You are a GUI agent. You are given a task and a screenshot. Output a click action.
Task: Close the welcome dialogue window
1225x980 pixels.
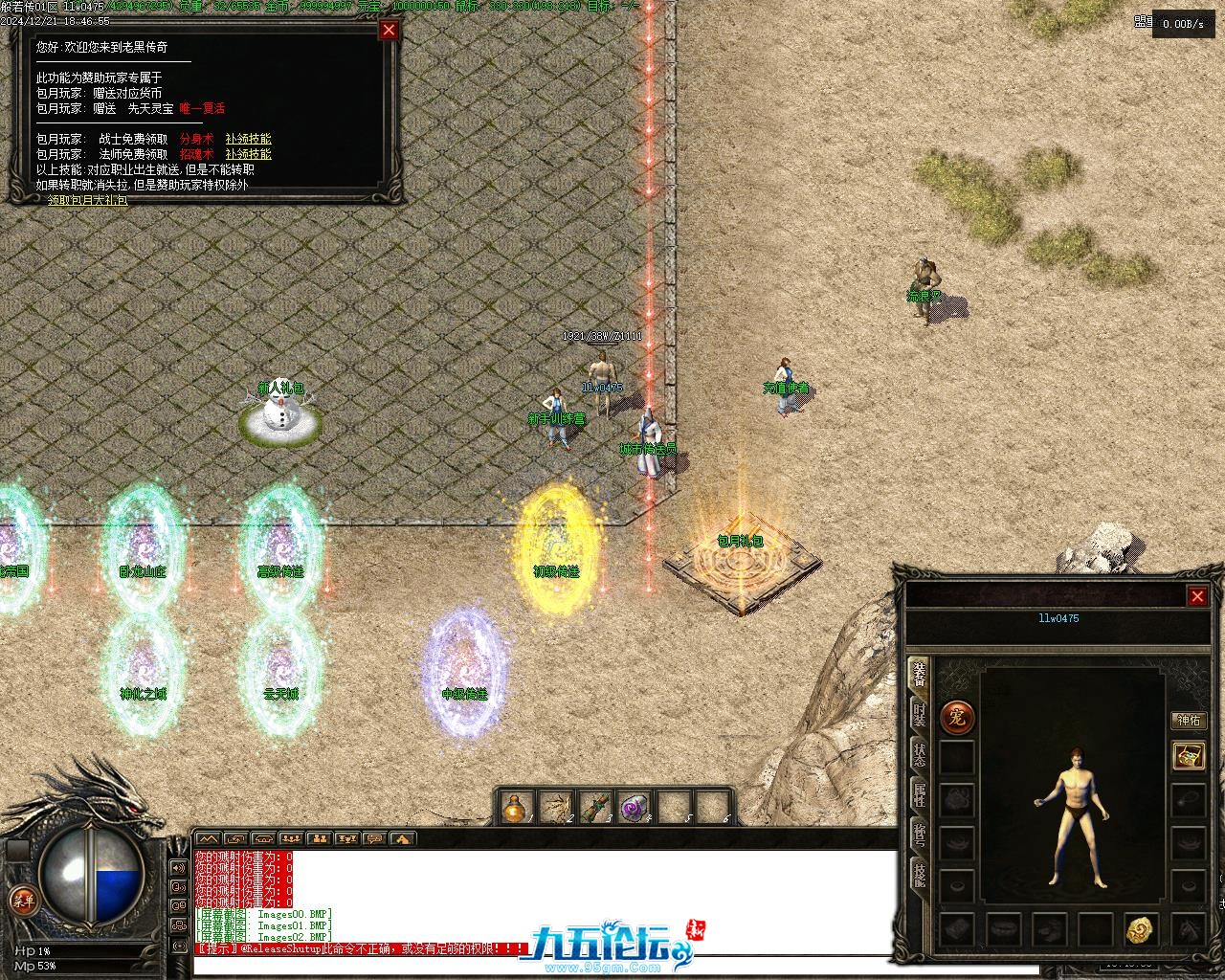389,30
